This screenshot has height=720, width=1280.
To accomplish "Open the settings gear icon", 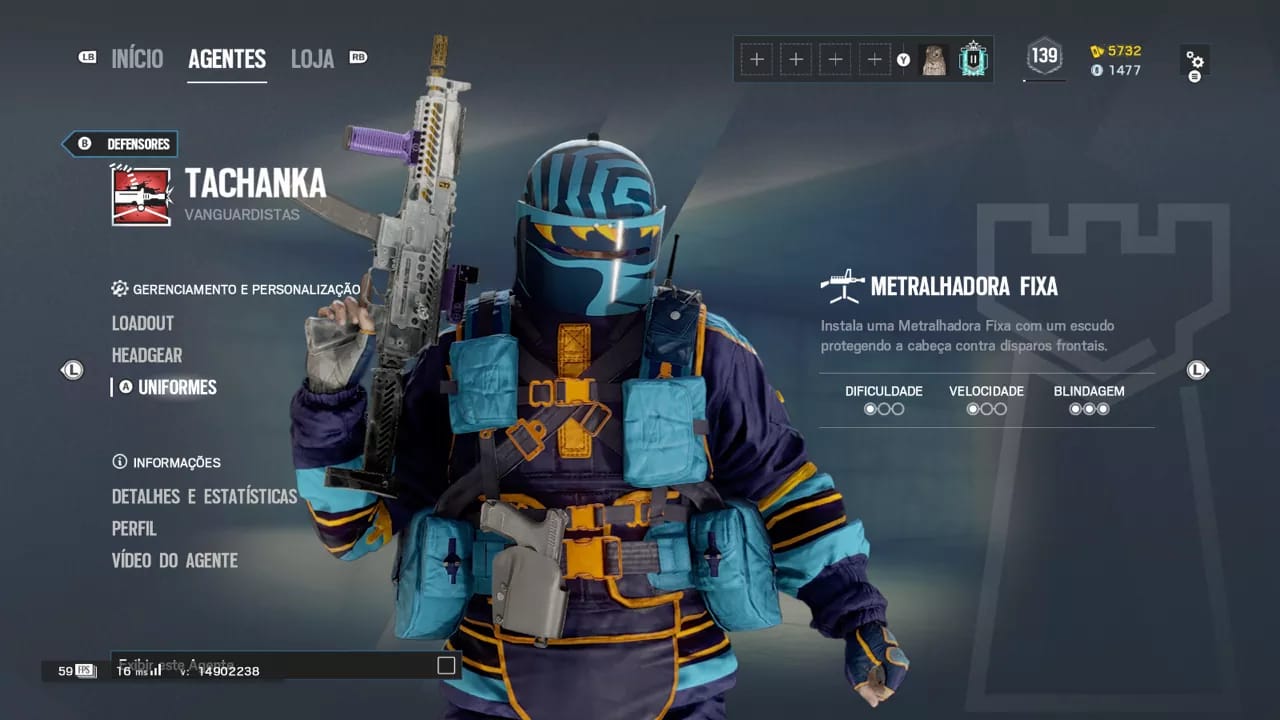I will coord(1196,59).
